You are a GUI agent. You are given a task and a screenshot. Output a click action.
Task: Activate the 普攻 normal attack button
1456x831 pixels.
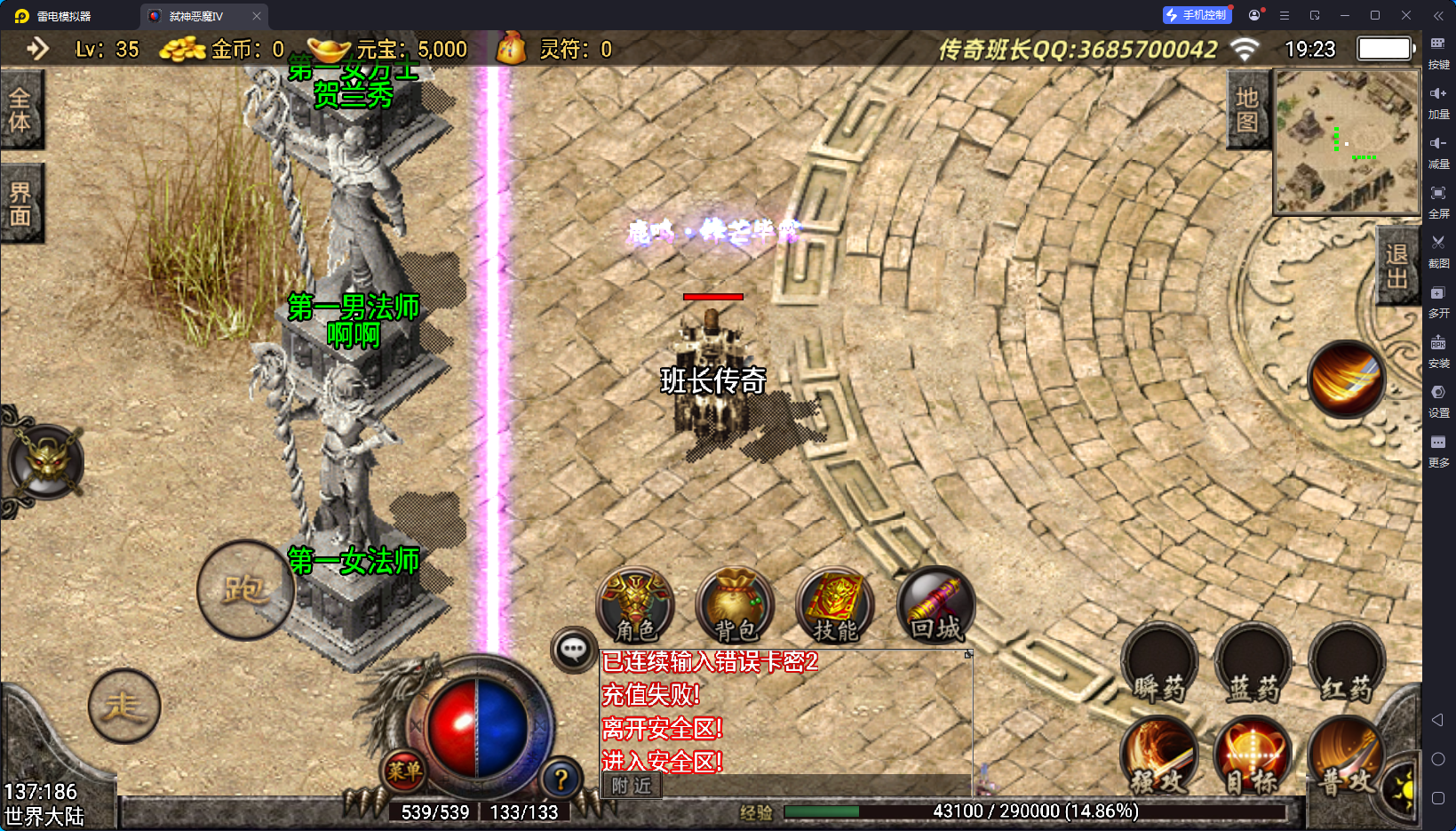[1345, 755]
